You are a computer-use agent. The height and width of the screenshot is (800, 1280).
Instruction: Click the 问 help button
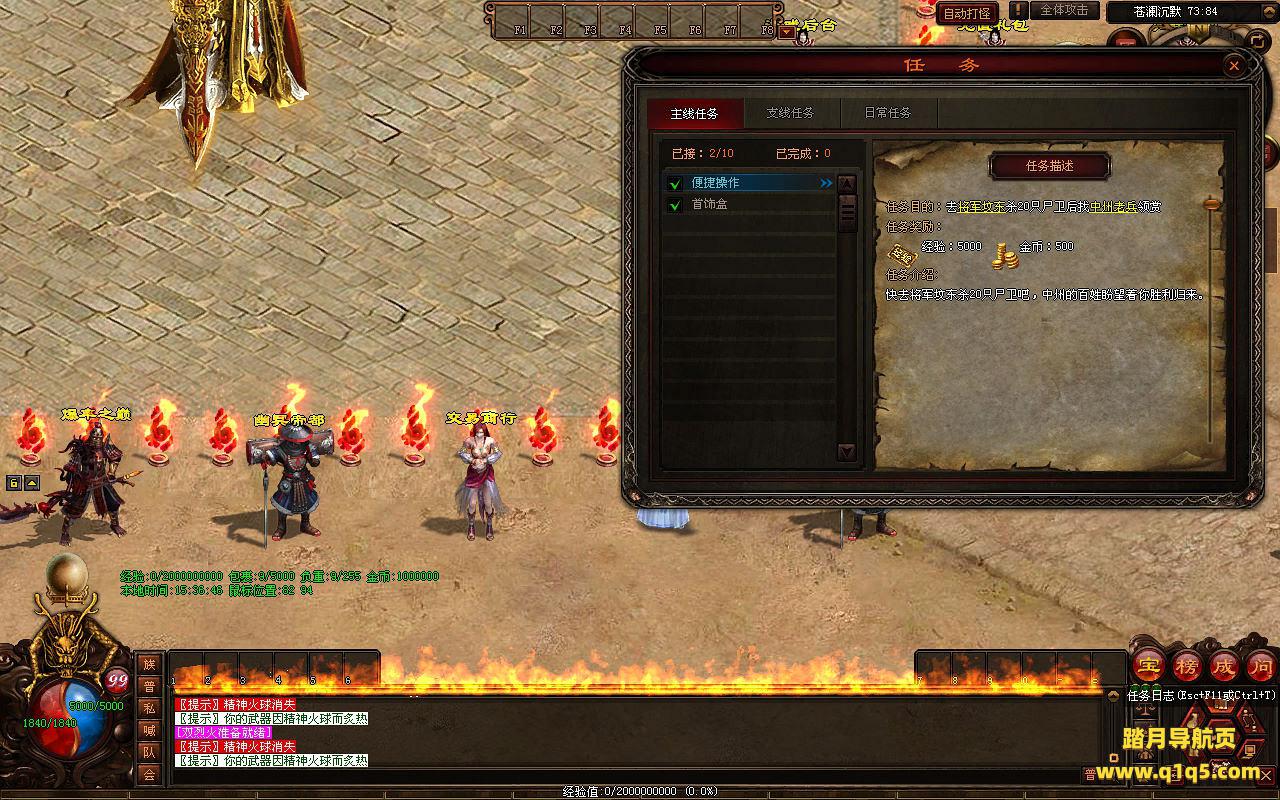tap(1261, 666)
